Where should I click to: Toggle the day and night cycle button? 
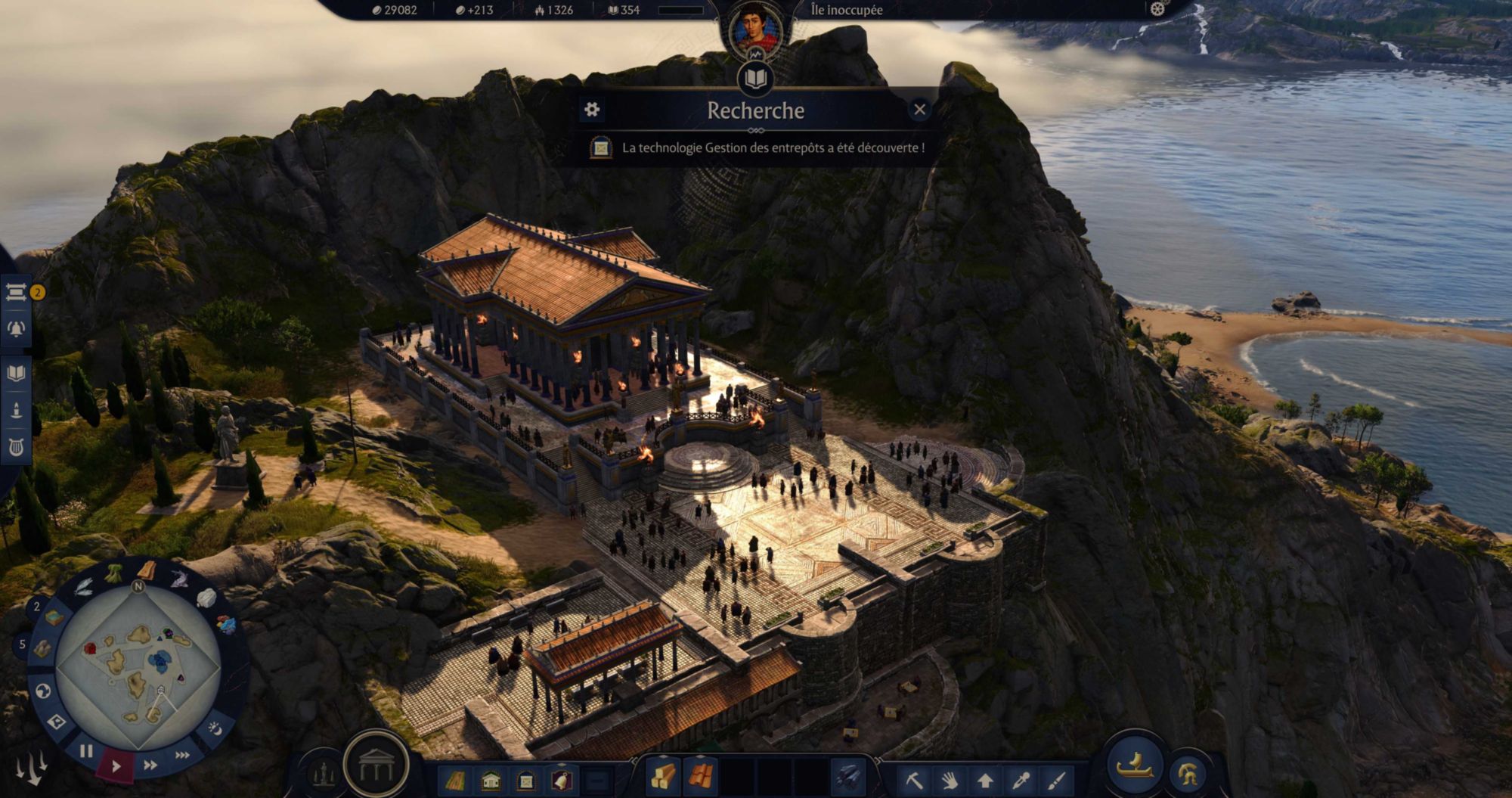click(x=215, y=728)
